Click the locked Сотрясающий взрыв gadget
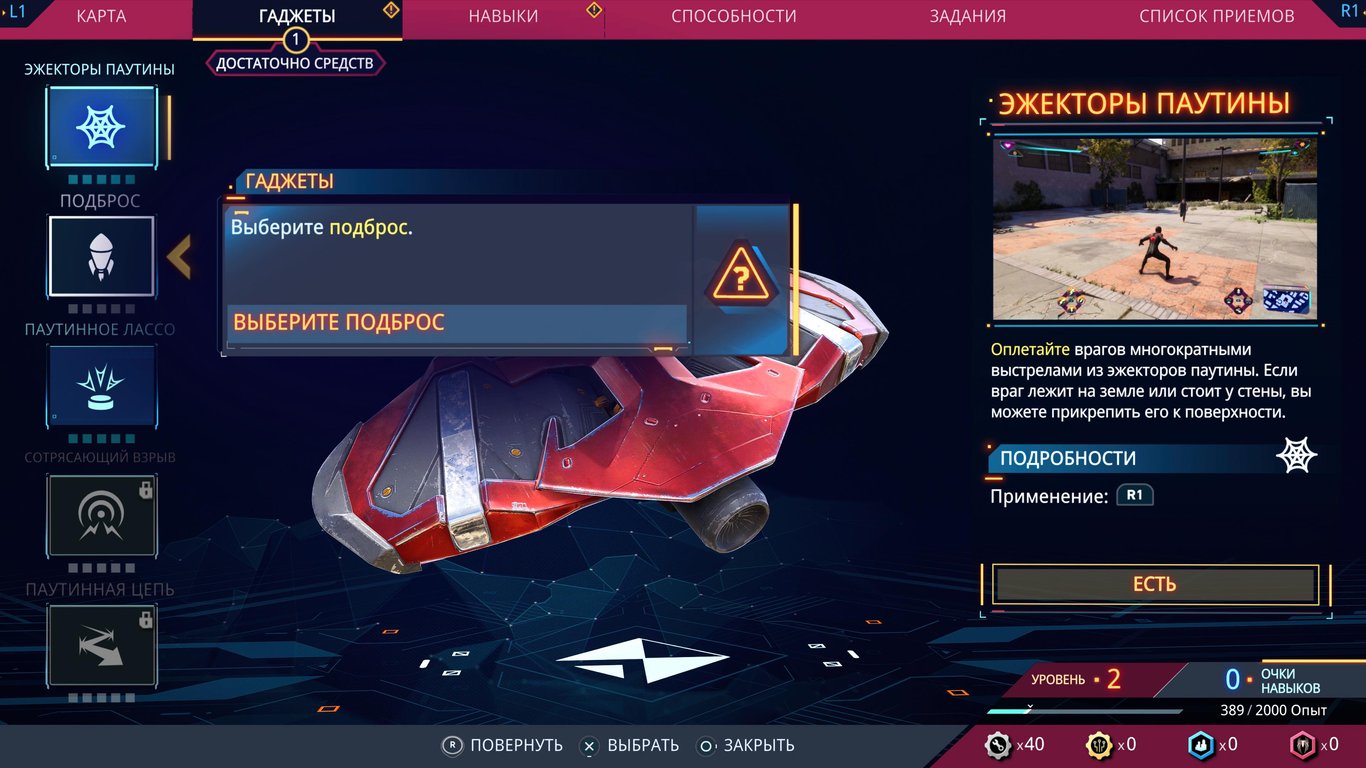The height and width of the screenshot is (768, 1366). (x=101, y=515)
